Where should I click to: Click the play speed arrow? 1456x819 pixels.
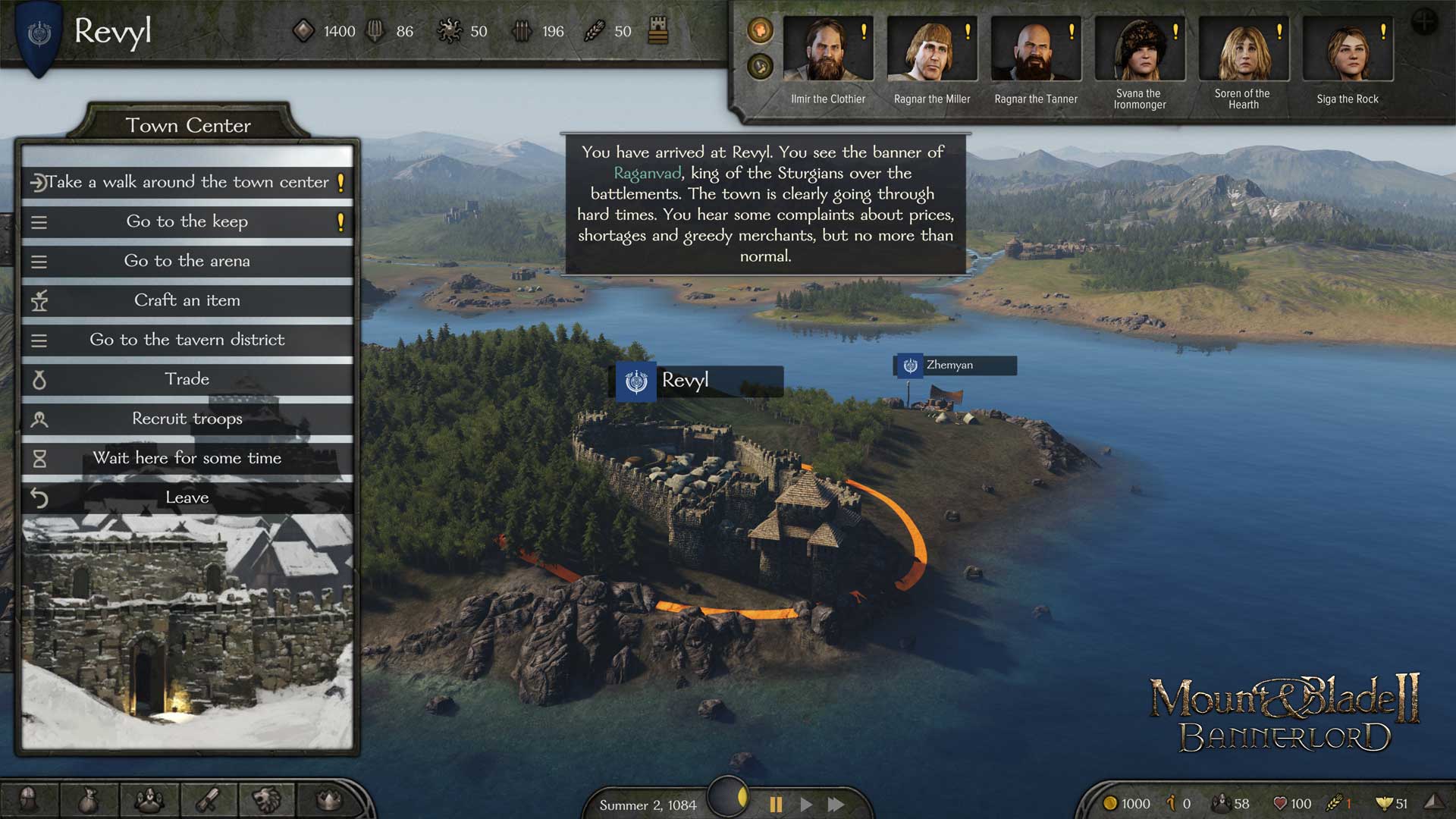tap(806, 804)
